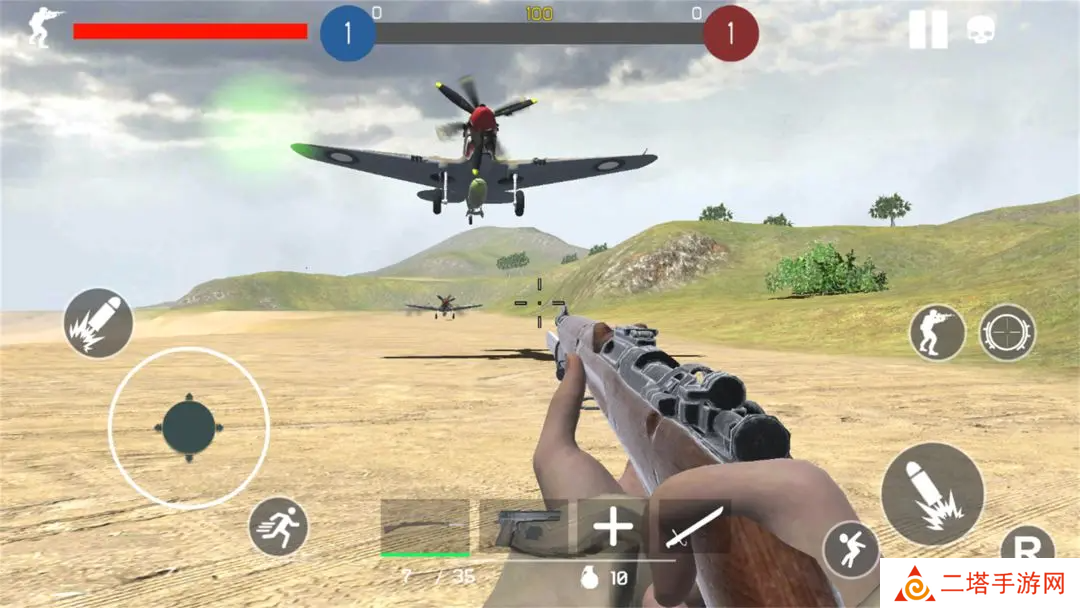1080x608 pixels.
Task: Open the scope crosshair aim view
Action: [x=1007, y=333]
